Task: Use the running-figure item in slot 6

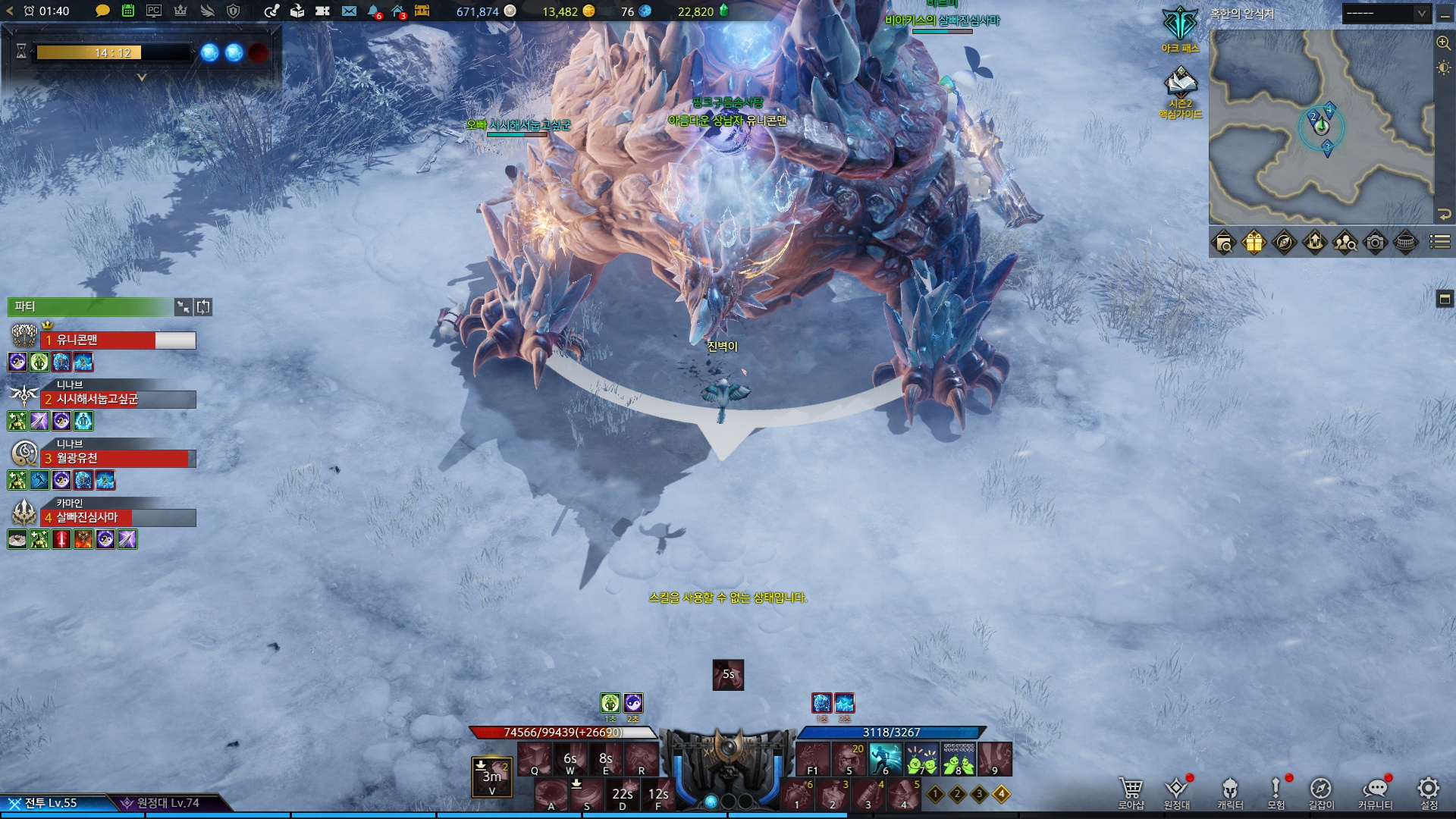Action: click(885, 758)
